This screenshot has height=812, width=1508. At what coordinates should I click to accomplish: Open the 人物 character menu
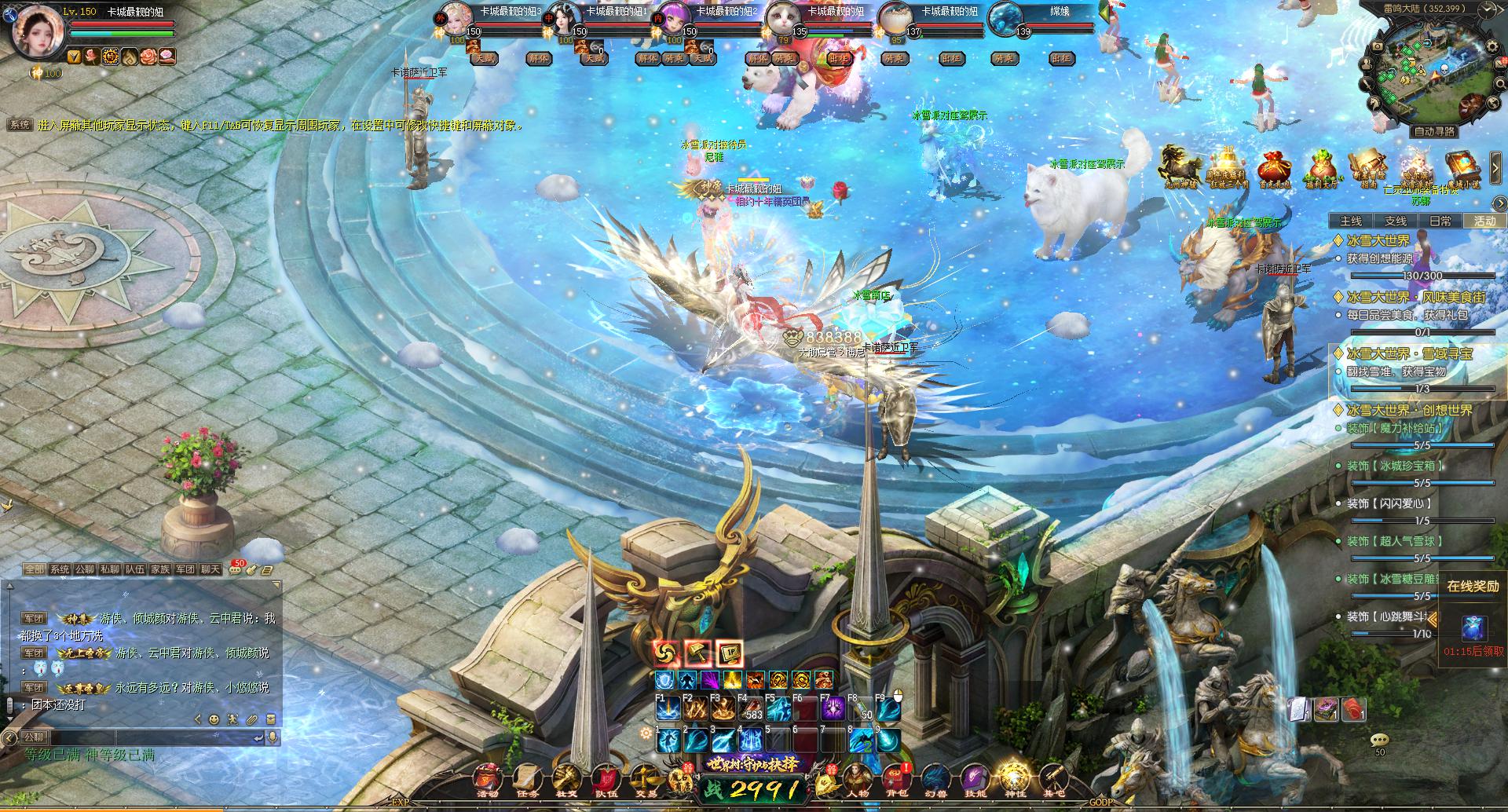(857, 779)
